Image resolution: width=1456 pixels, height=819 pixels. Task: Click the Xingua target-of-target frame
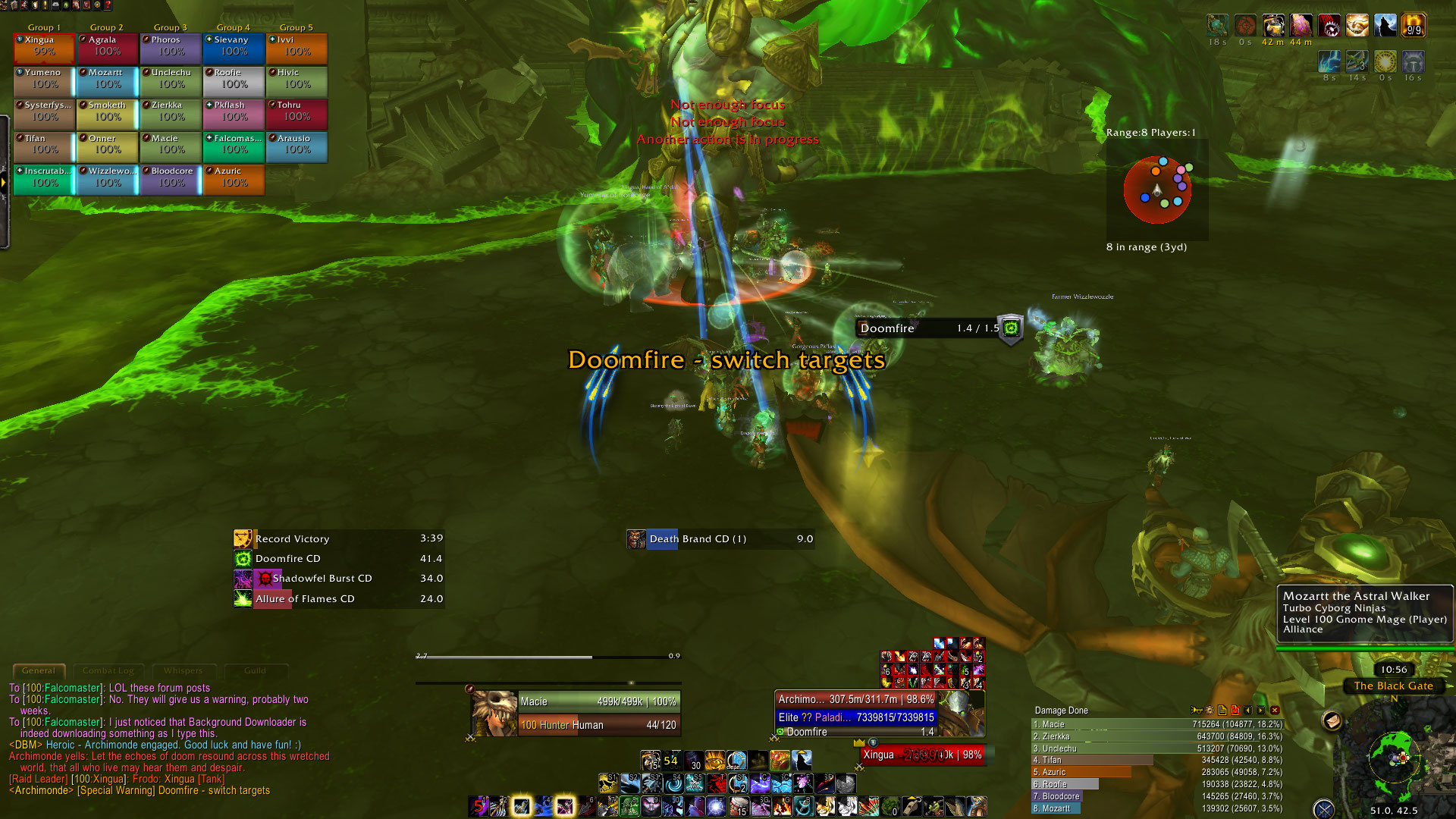coord(922,755)
